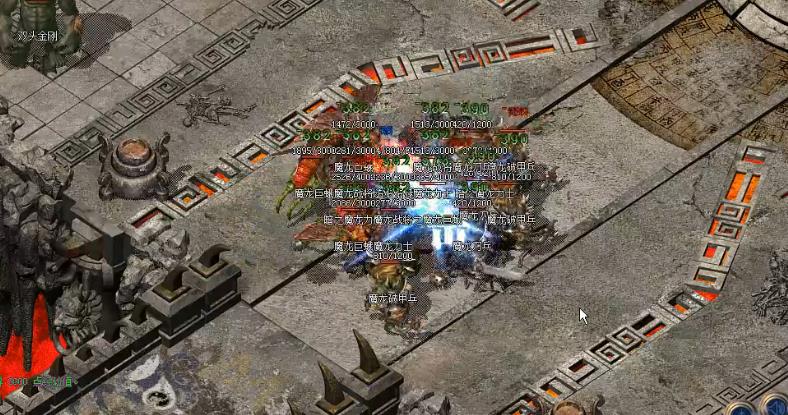Click the blue orb button beside the corner orb

tap(742, 409)
